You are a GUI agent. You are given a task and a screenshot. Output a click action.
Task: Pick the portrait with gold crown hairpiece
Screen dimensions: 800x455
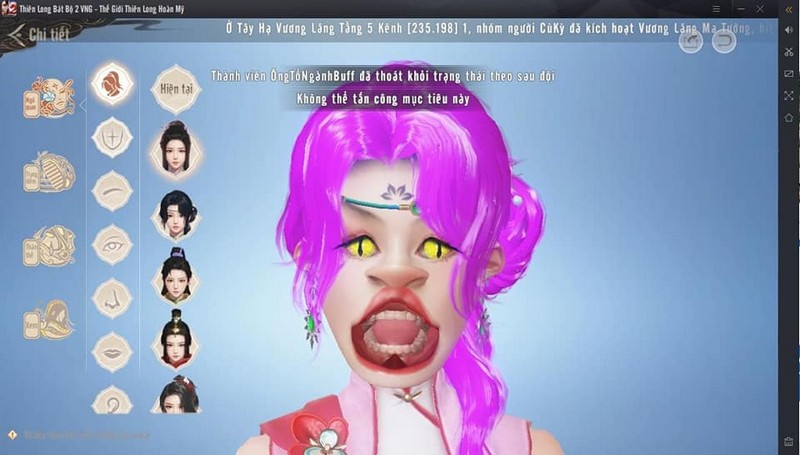175,340
